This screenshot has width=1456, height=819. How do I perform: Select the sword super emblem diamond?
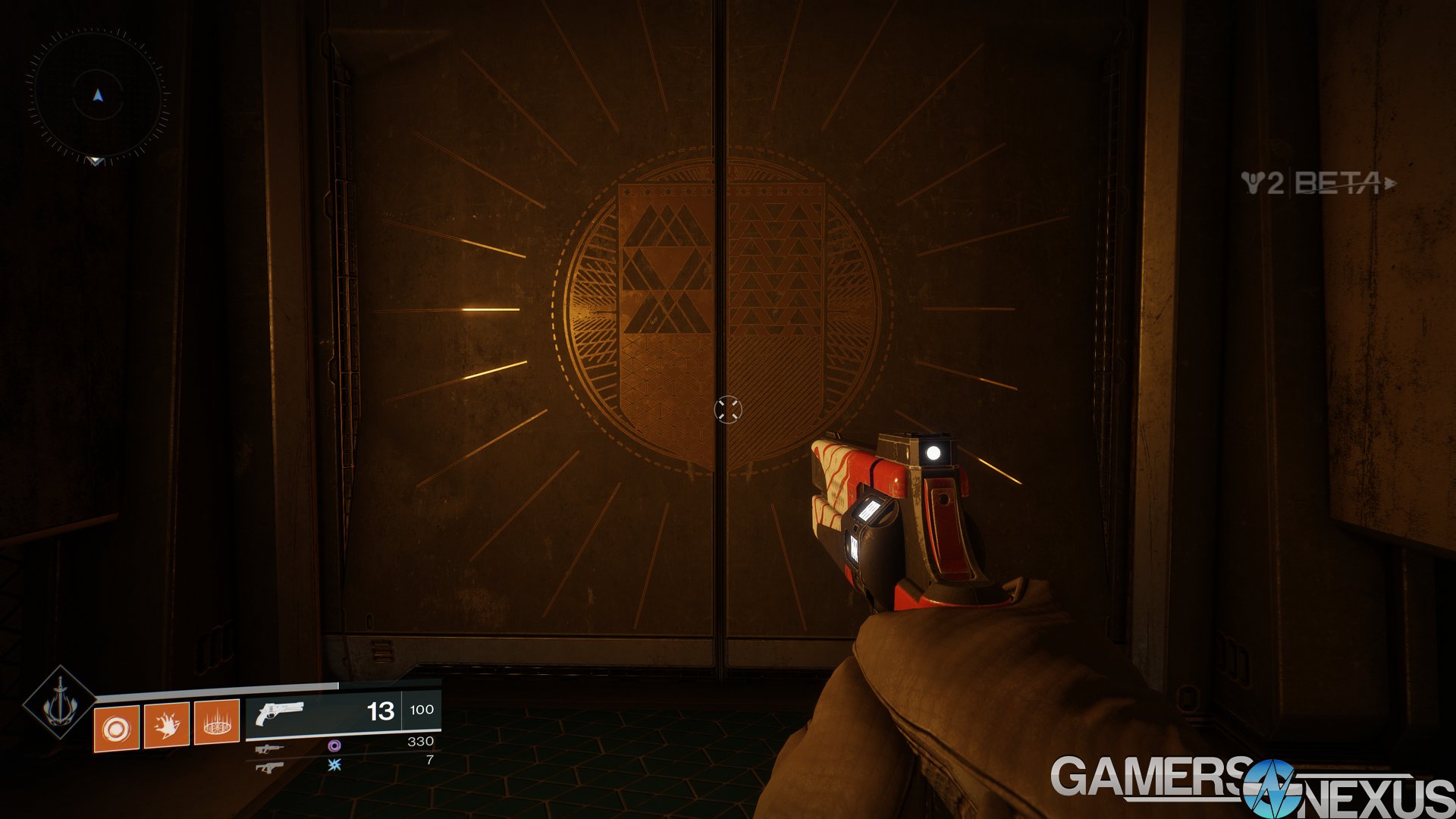point(59,702)
